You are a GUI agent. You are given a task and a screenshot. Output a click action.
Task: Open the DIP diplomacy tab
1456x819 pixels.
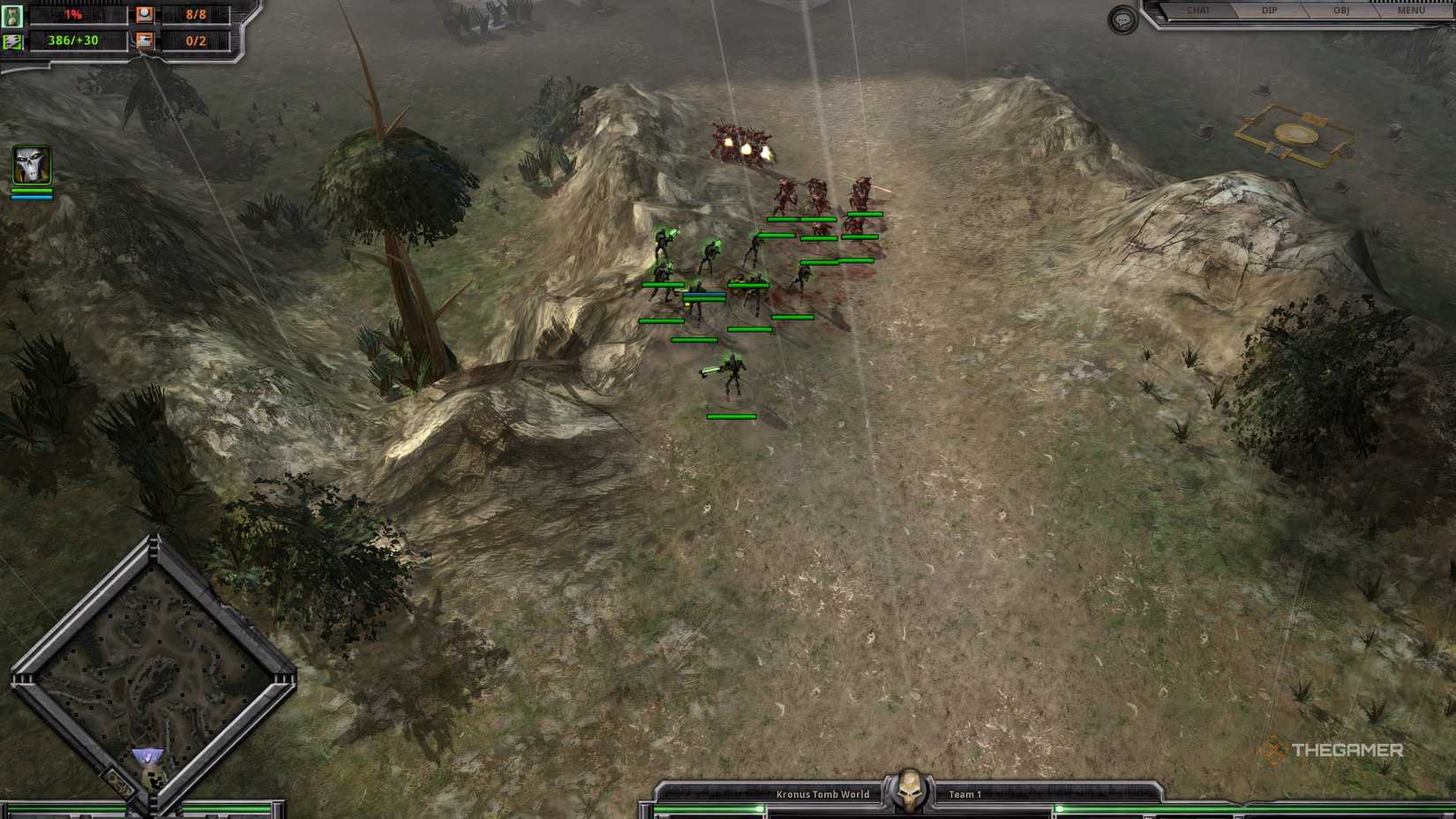point(1270,11)
